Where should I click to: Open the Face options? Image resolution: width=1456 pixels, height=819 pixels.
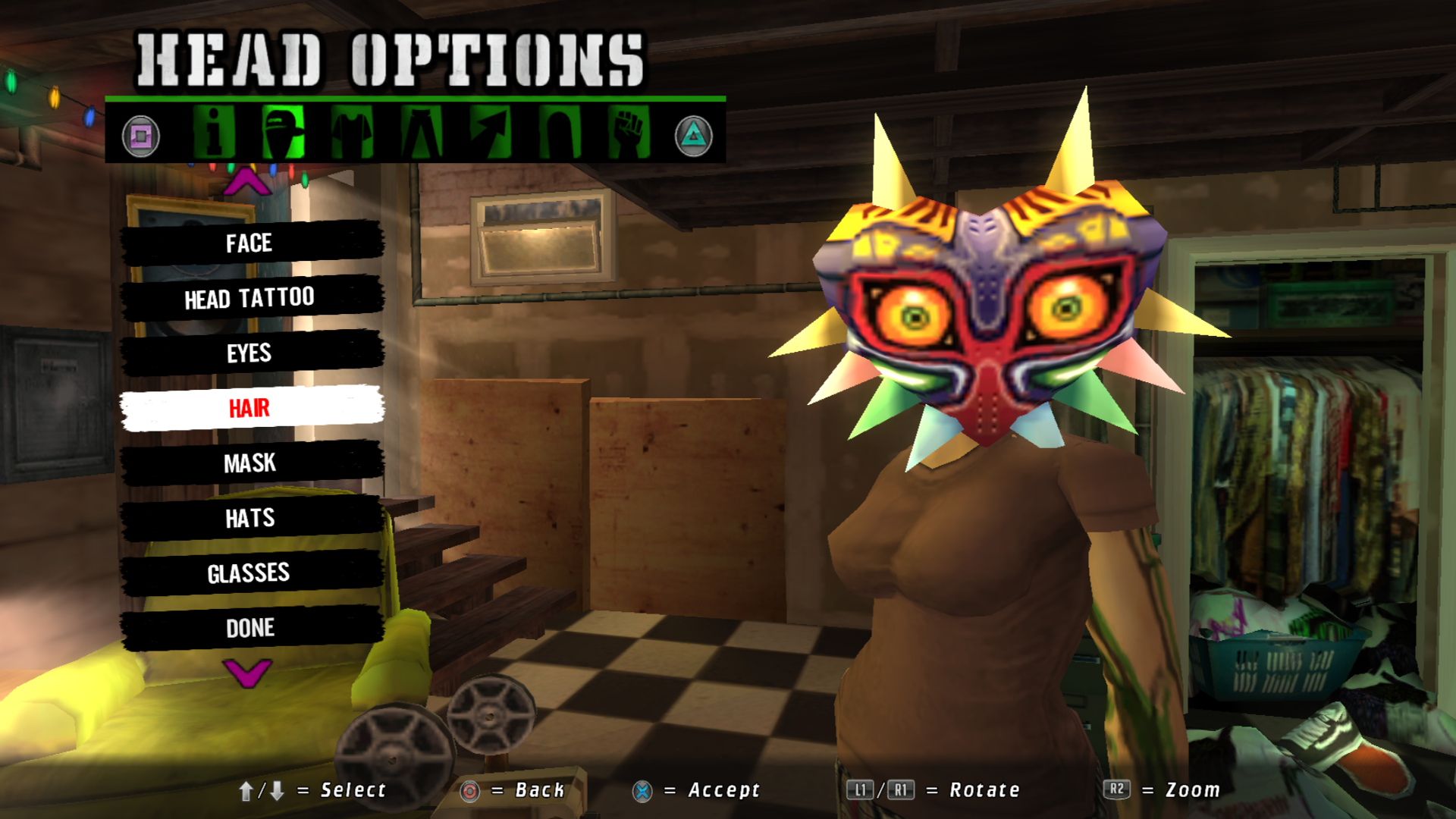click(x=250, y=243)
